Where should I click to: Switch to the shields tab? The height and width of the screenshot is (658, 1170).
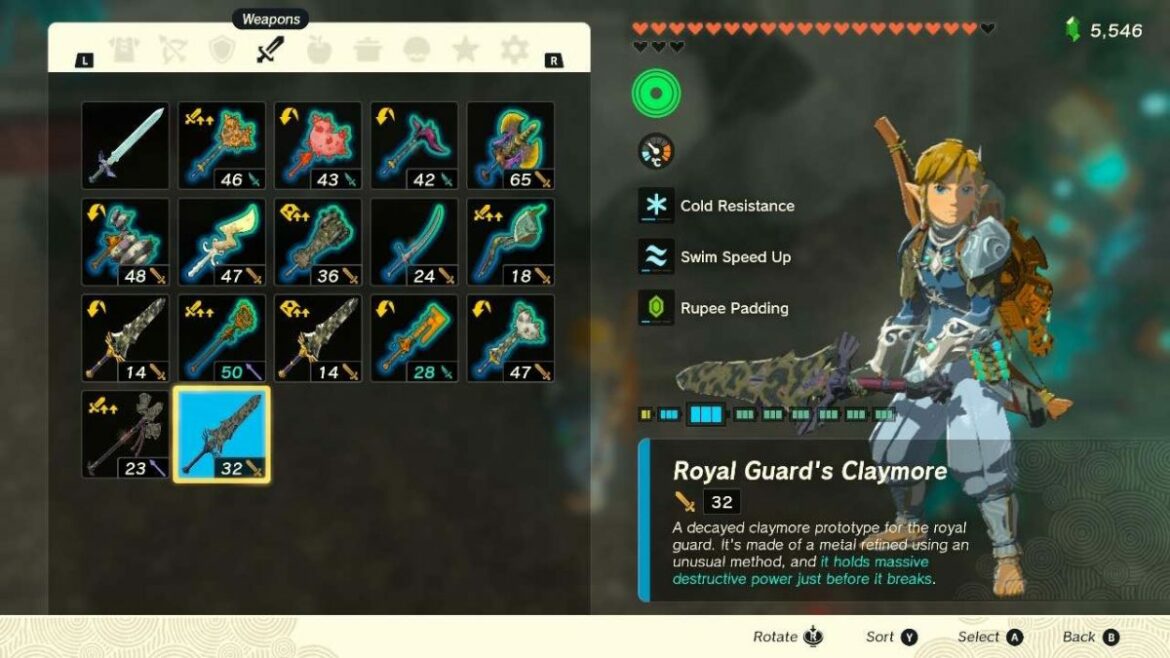pos(221,50)
